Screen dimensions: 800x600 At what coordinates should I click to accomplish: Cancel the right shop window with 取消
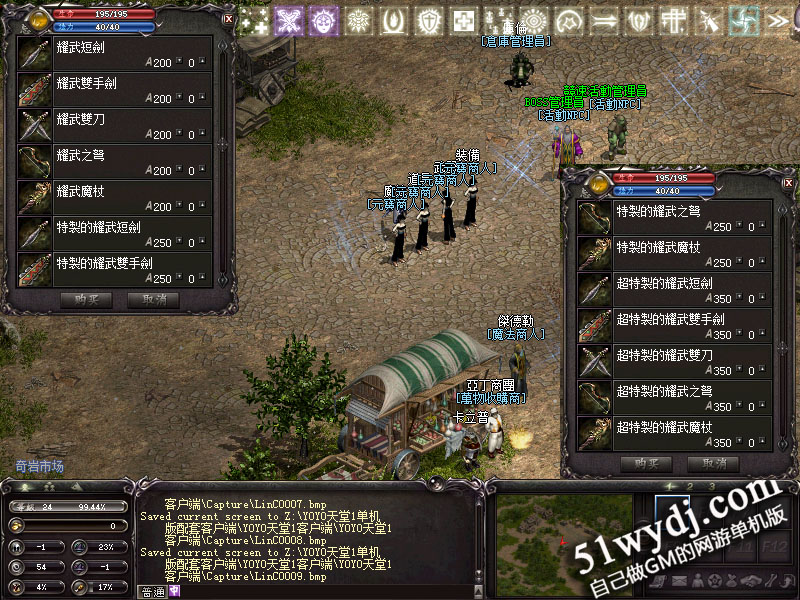click(x=713, y=464)
